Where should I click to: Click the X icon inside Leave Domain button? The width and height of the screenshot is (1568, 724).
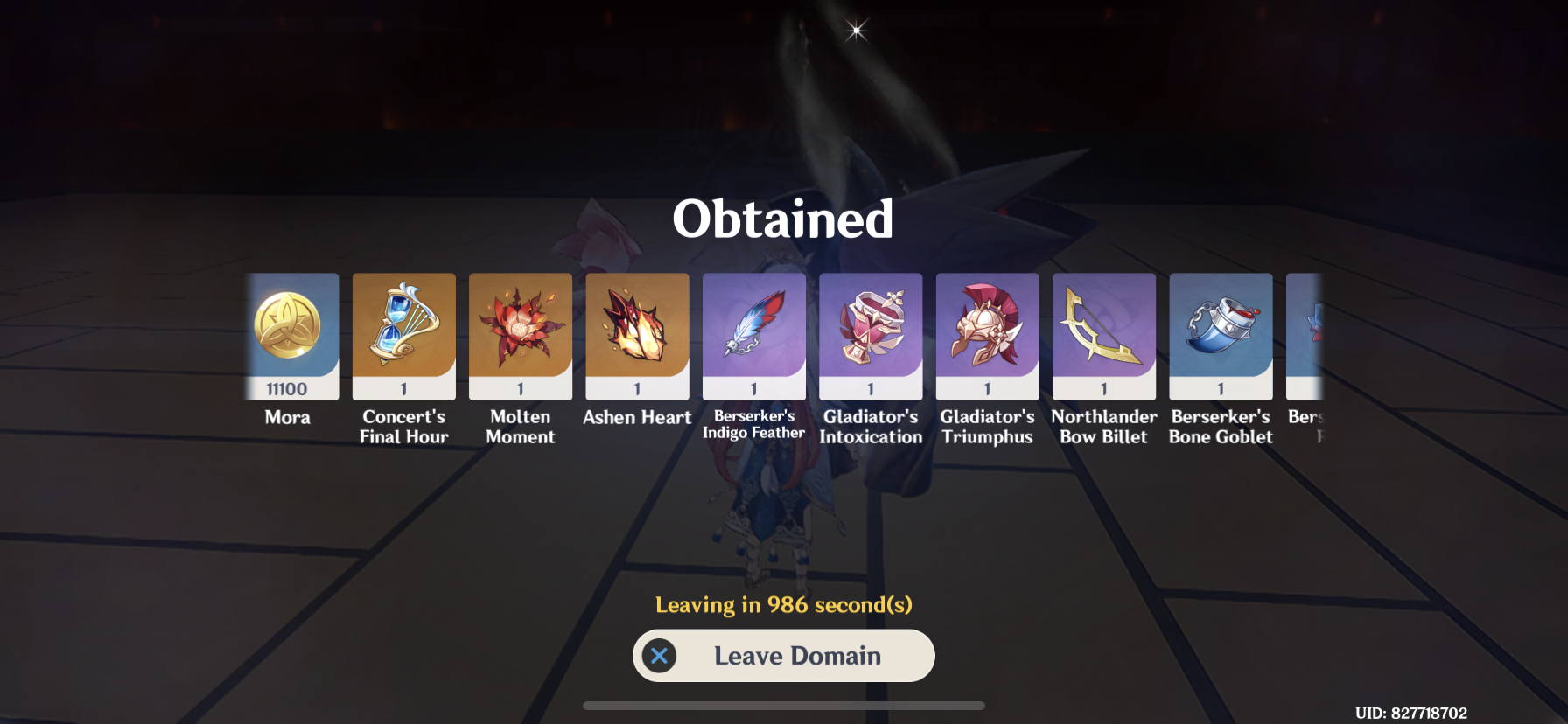pyautogui.click(x=661, y=656)
